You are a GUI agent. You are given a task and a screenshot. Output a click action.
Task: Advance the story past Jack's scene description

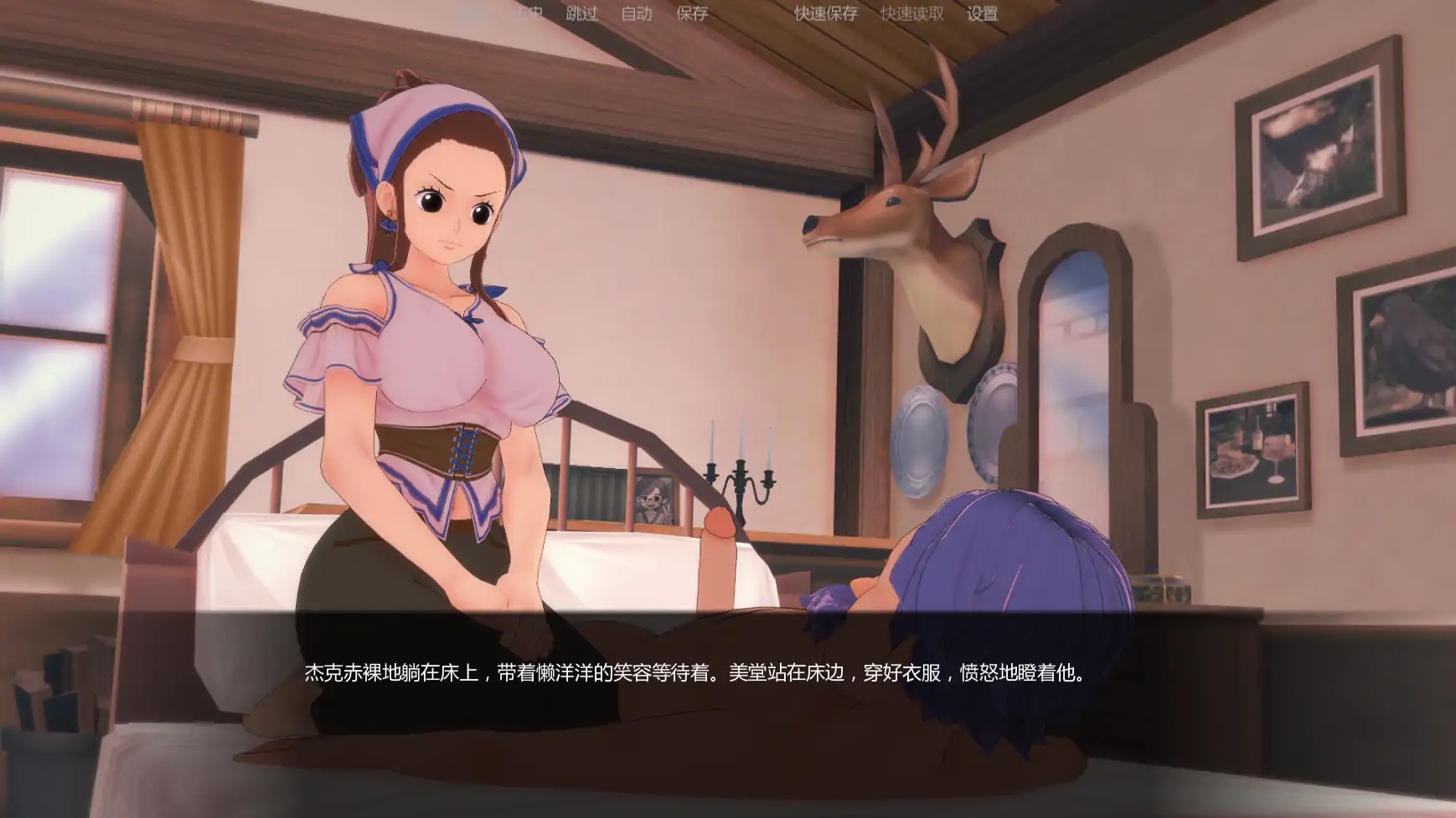695,671
